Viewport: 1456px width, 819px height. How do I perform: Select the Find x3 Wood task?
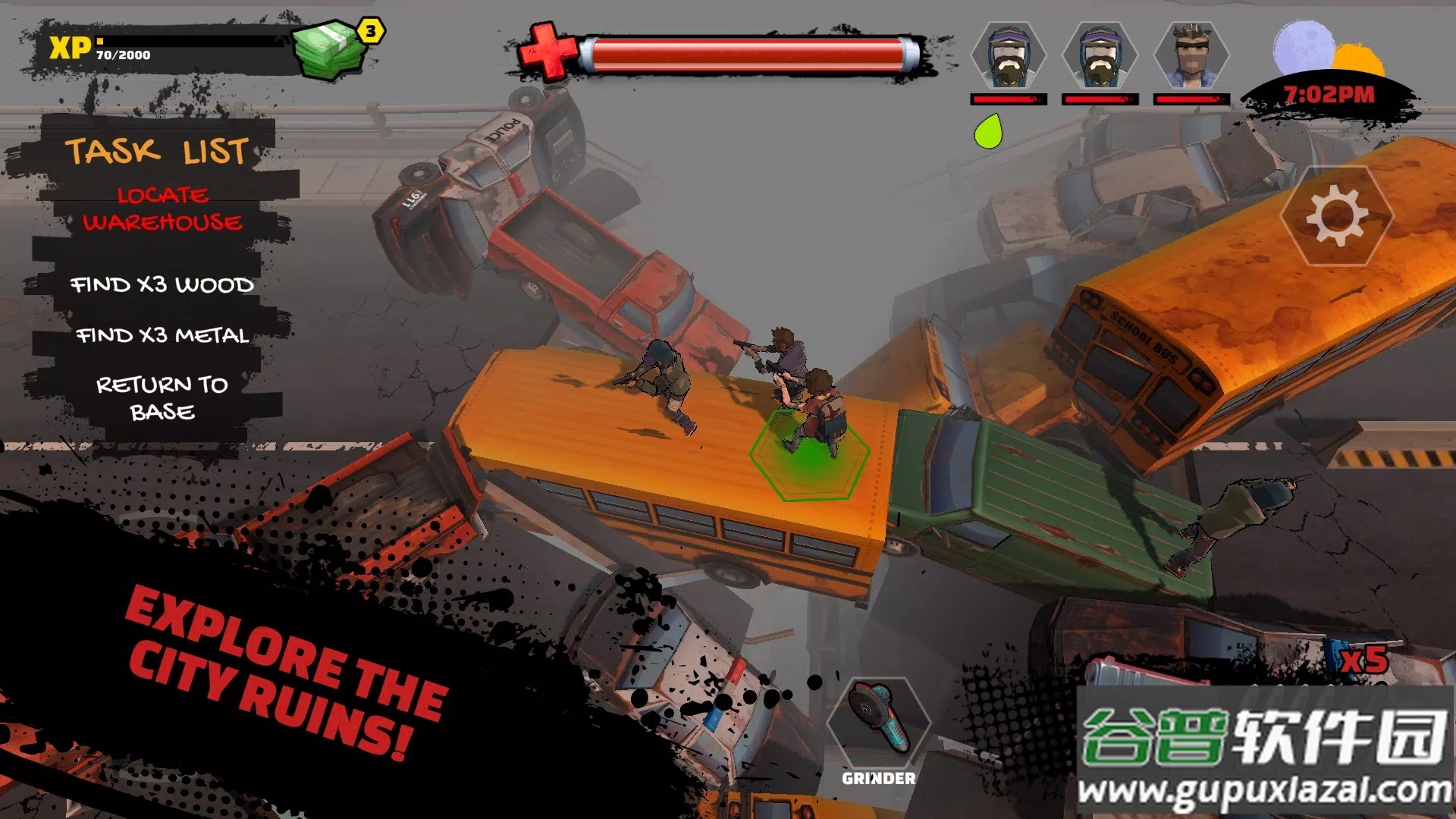pyautogui.click(x=162, y=285)
